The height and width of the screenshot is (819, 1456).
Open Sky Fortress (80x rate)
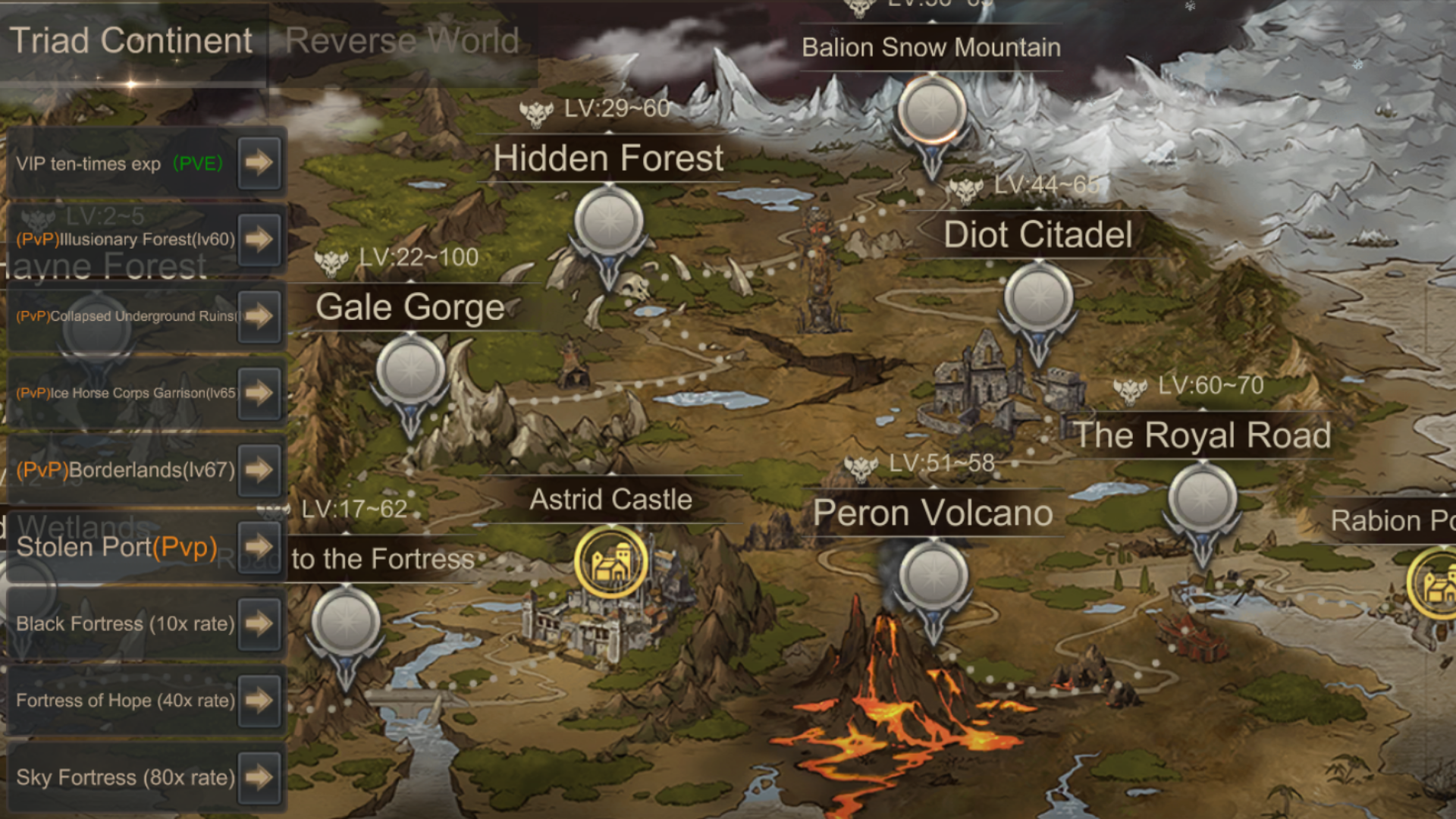pos(259,777)
